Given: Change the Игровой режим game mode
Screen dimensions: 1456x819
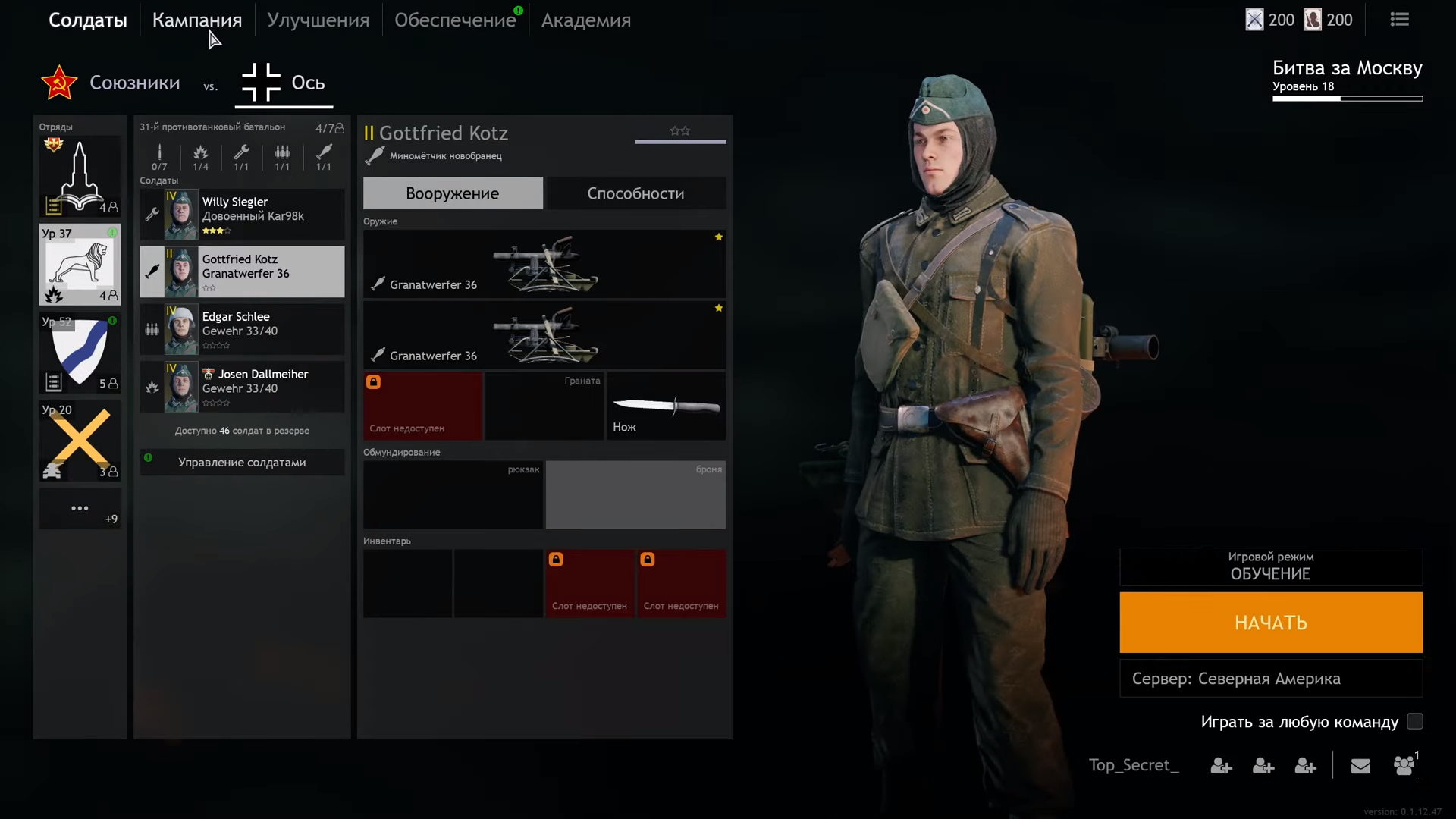Looking at the screenshot, I should 1271,566.
